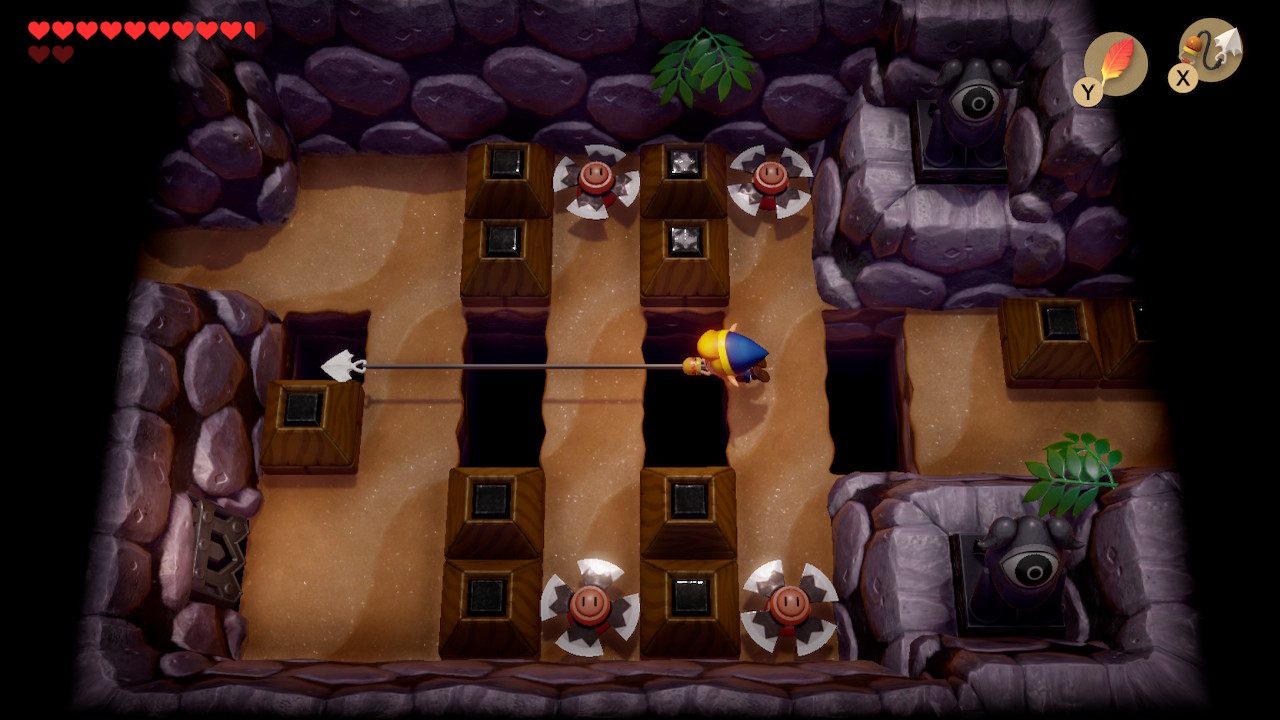The image size is (1280, 720).
Task: Select the Roc's Feather item slot
Action: [x=1115, y=64]
